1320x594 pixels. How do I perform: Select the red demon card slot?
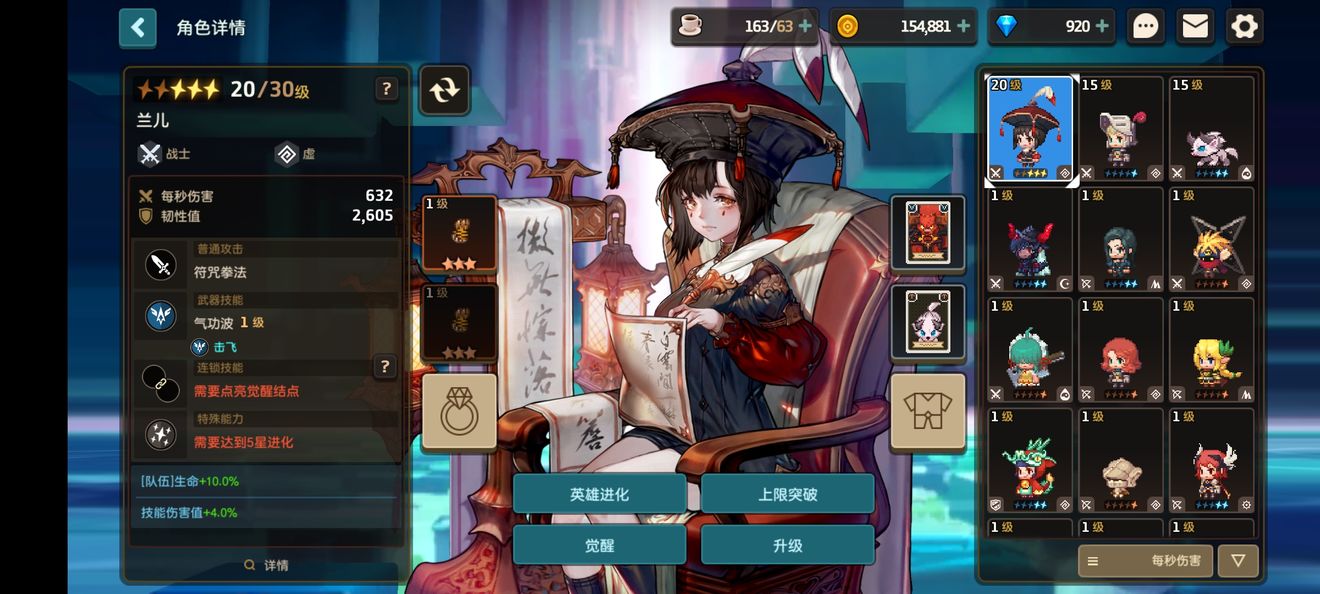pyautogui.click(x=927, y=232)
